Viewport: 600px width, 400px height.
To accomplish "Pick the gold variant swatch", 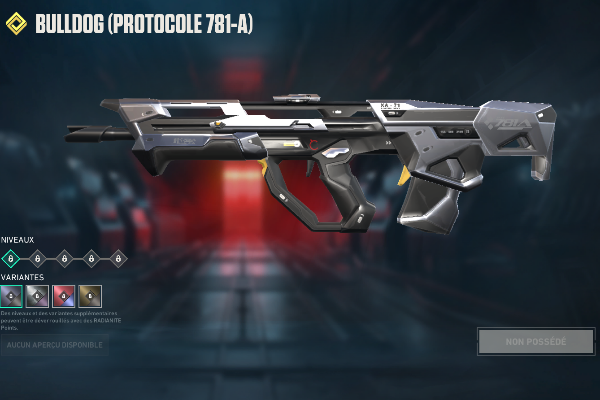I will 90,295.
